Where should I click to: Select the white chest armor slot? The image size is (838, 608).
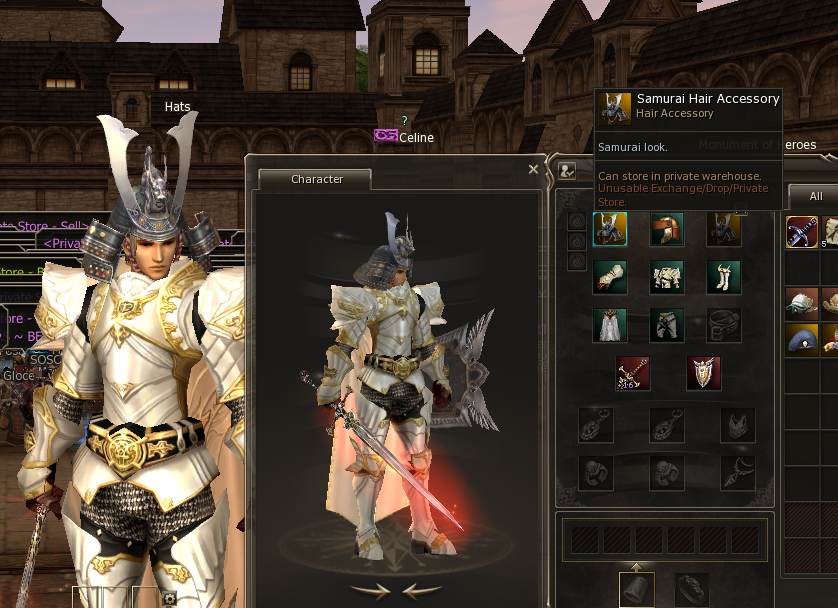coord(667,276)
